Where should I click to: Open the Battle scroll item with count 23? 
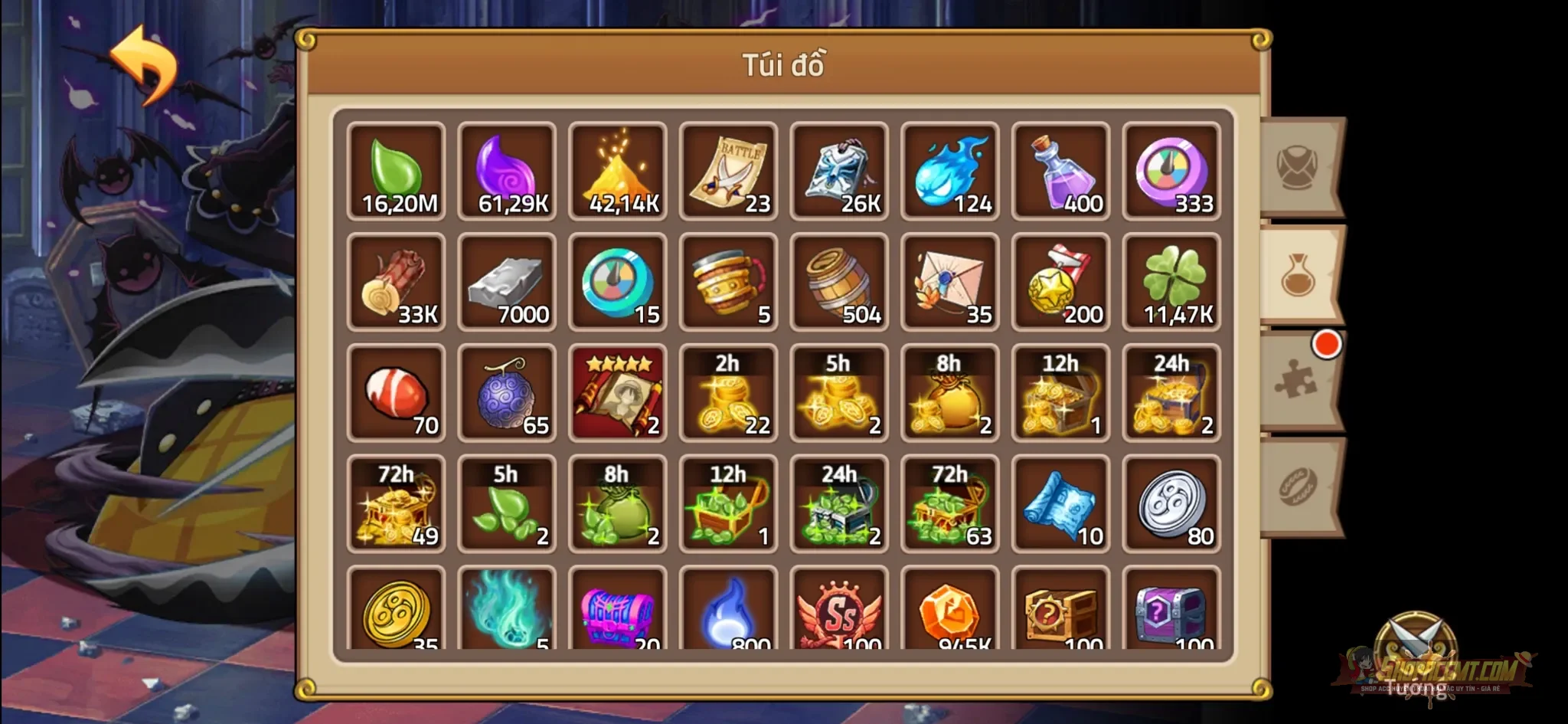click(x=729, y=169)
